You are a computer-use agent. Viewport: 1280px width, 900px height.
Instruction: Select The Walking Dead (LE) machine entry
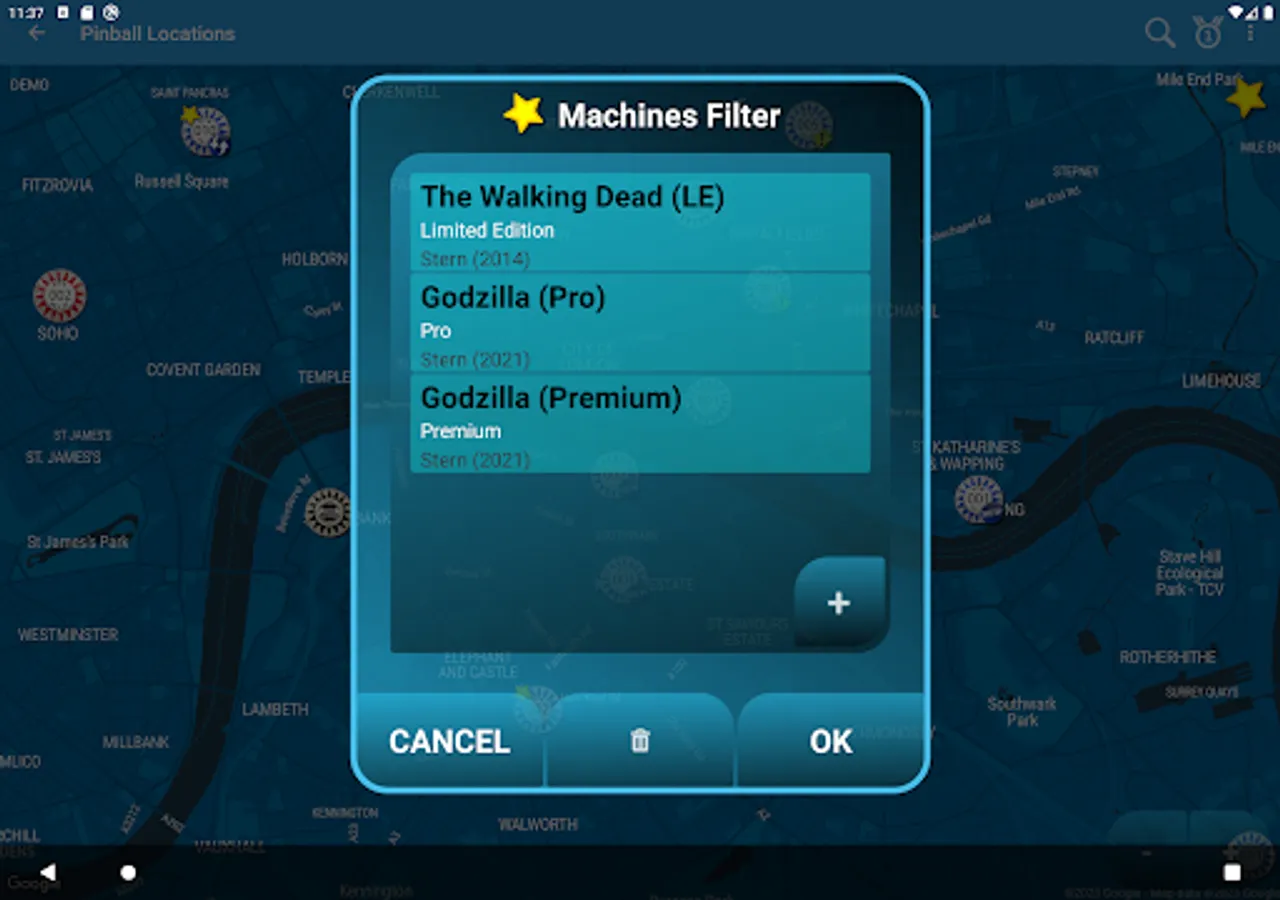pos(640,222)
